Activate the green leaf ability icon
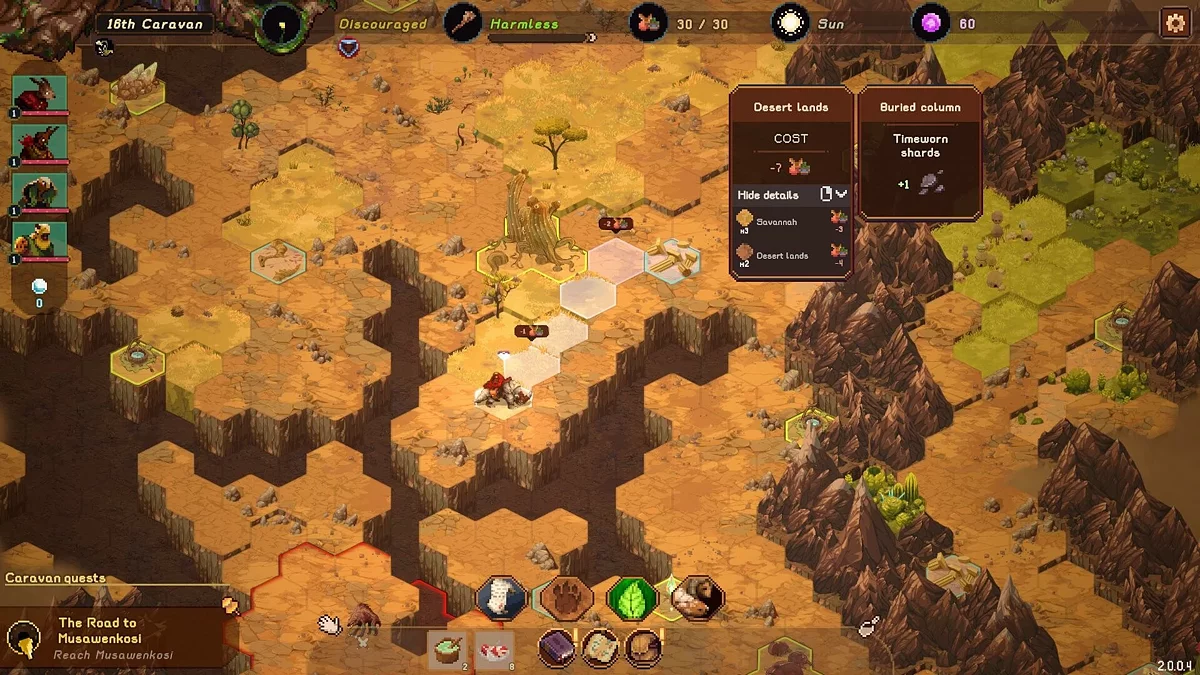Screen dimensions: 1200x675 click(x=631, y=598)
